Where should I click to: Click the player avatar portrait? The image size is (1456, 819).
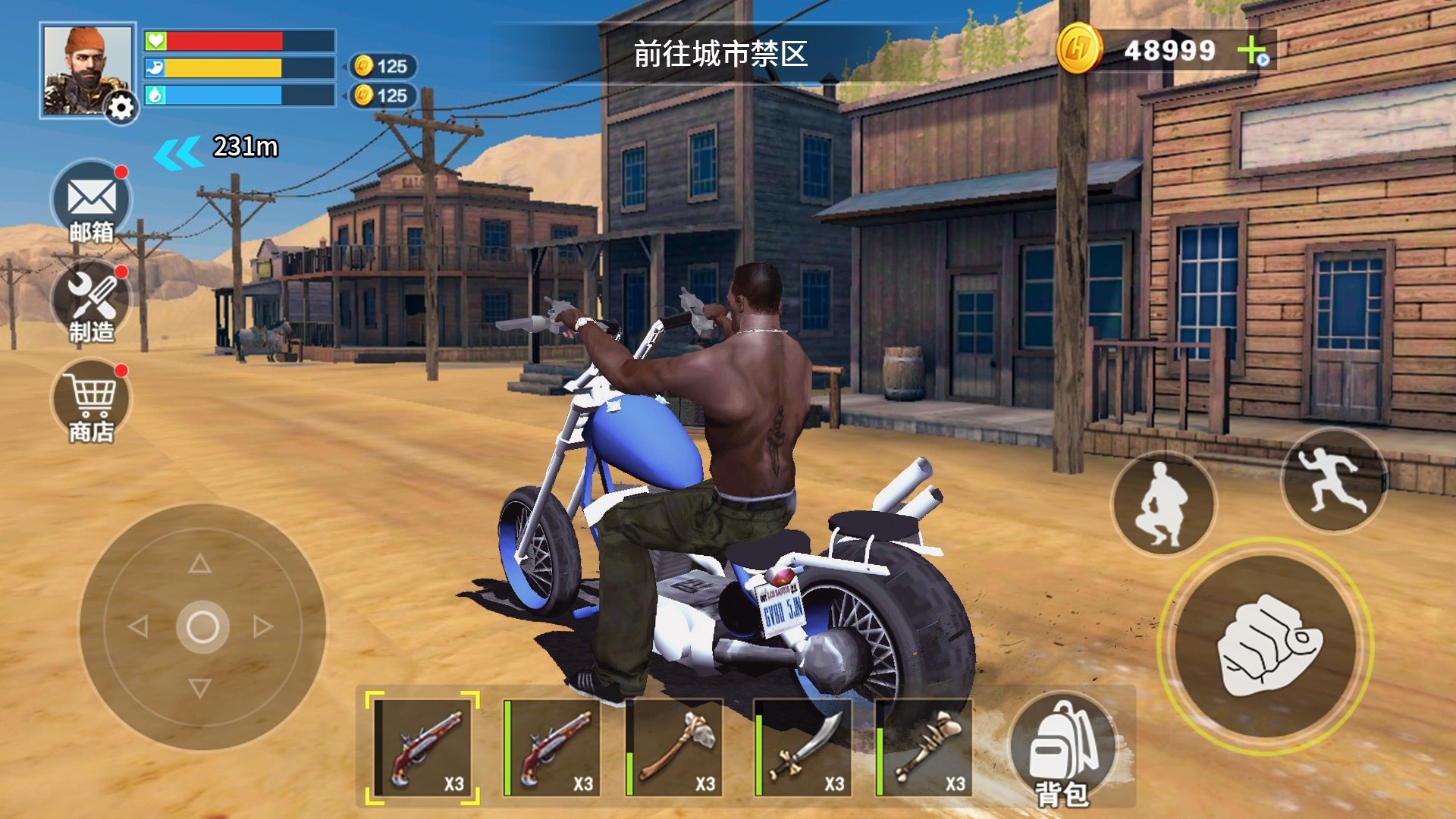(x=85, y=68)
